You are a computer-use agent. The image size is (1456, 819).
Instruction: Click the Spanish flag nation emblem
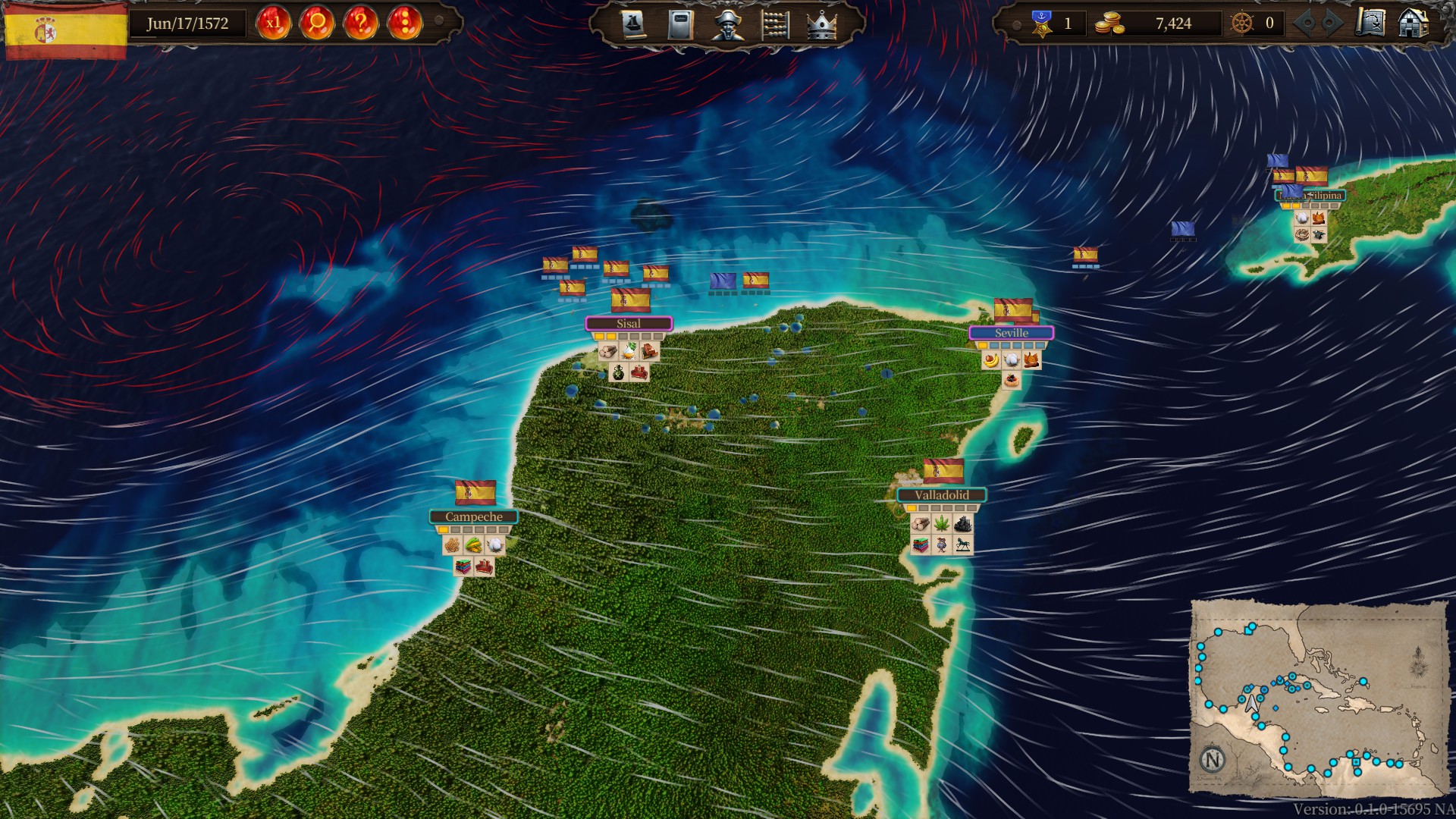click(65, 30)
